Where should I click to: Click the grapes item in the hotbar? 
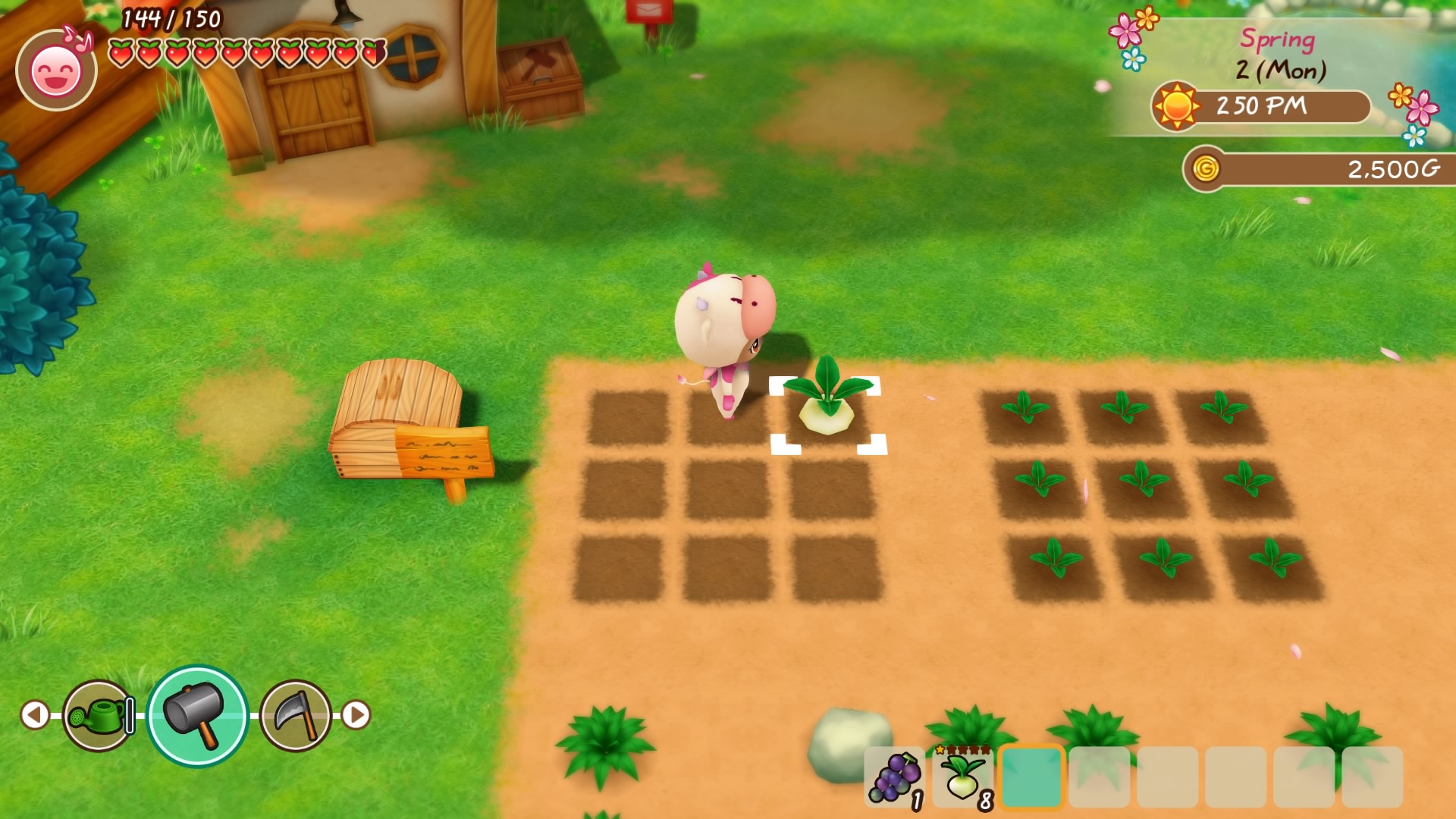894,778
